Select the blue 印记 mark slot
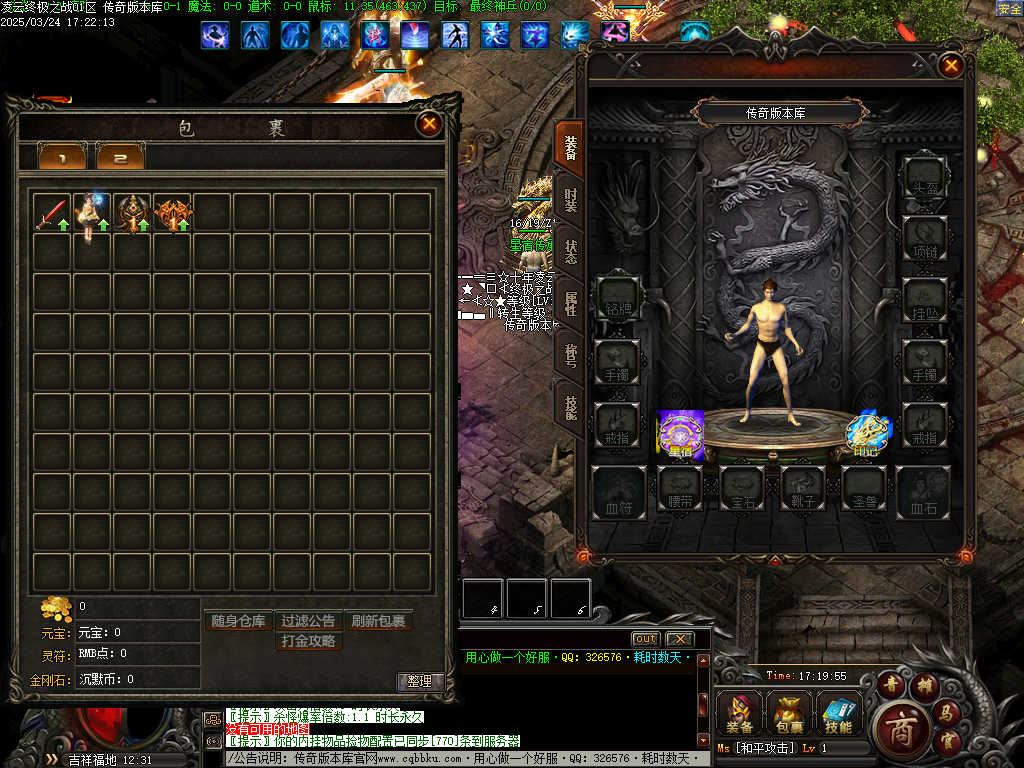The image size is (1024, 768). coord(868,433)
